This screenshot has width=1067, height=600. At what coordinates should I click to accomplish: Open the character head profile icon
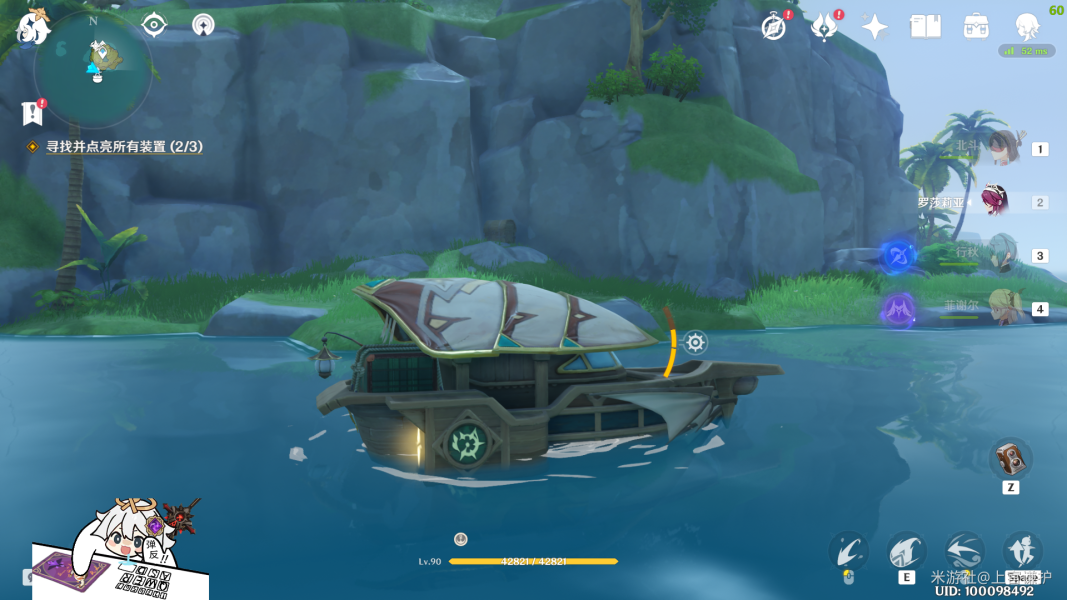[1026, 27]
